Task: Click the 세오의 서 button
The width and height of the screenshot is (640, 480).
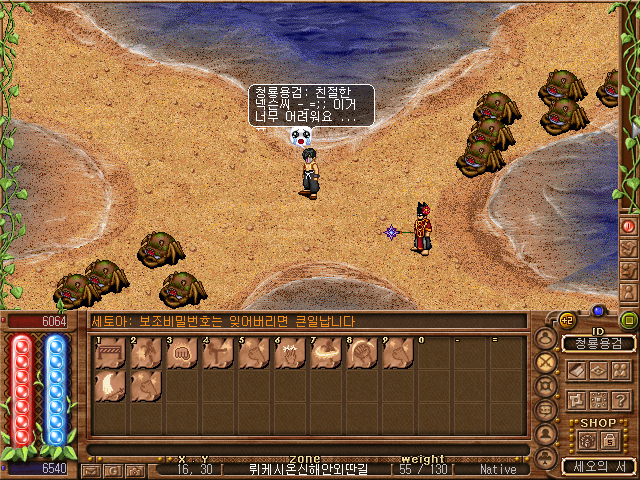Action: [x=598, y=466]
